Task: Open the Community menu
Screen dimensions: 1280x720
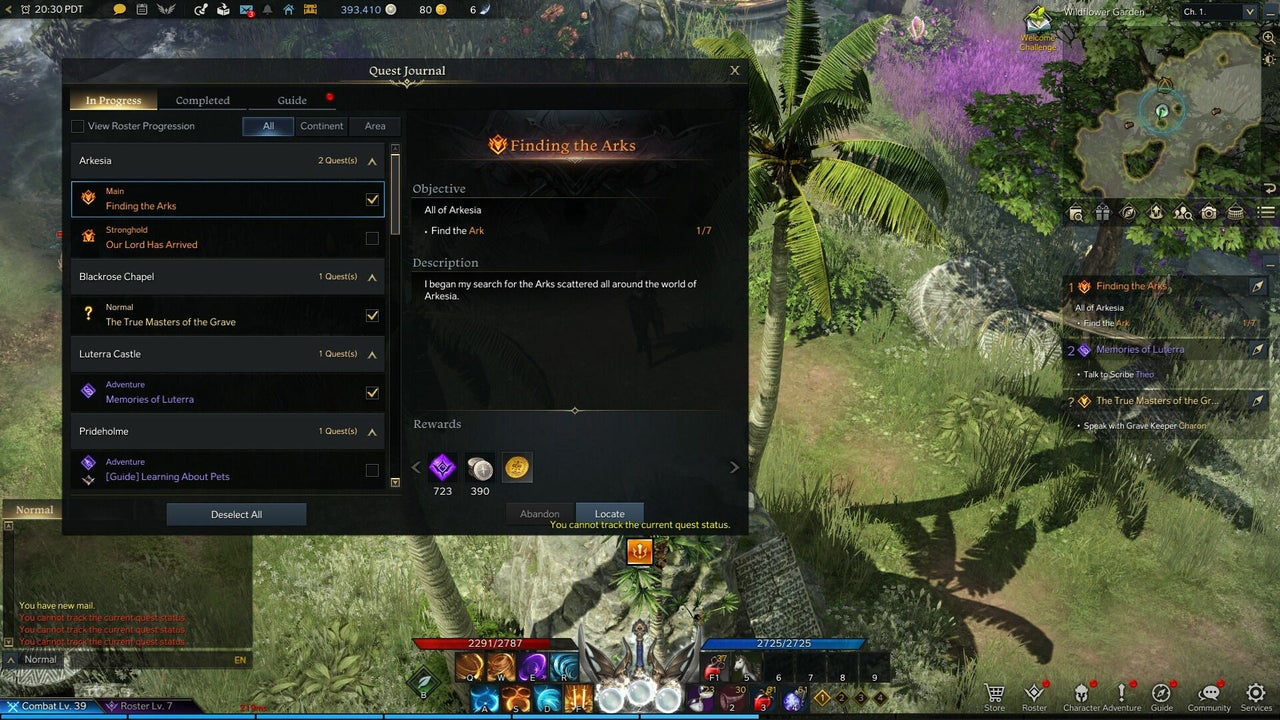Action: 1209,696
